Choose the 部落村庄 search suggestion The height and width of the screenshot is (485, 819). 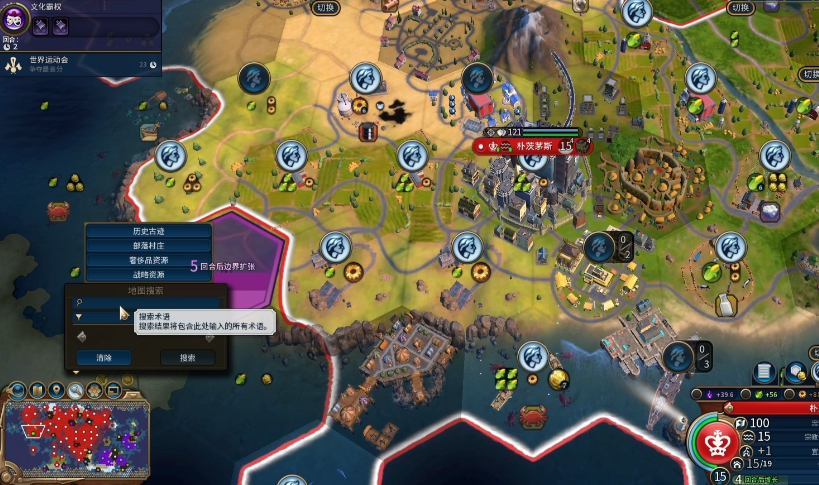(x=148, y=245)
